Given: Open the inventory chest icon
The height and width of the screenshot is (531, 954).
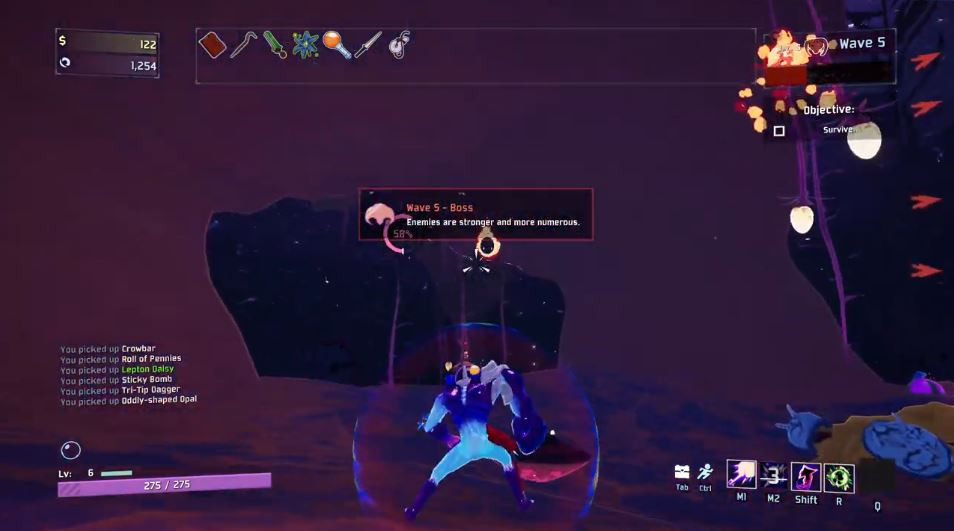Looking at the screenshot, I should (682, 472).
